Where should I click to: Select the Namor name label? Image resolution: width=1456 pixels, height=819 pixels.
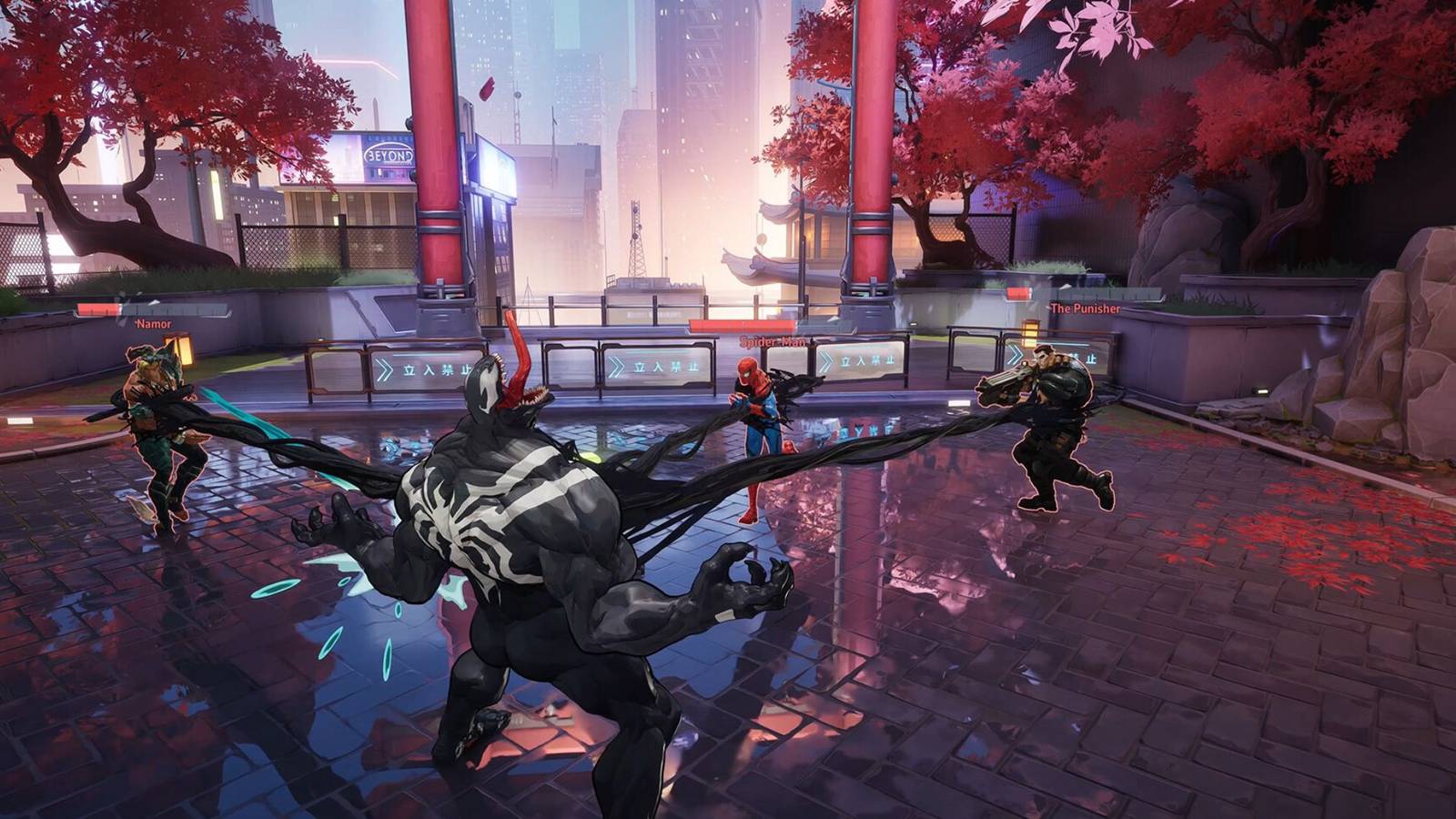tap(153, 325)
